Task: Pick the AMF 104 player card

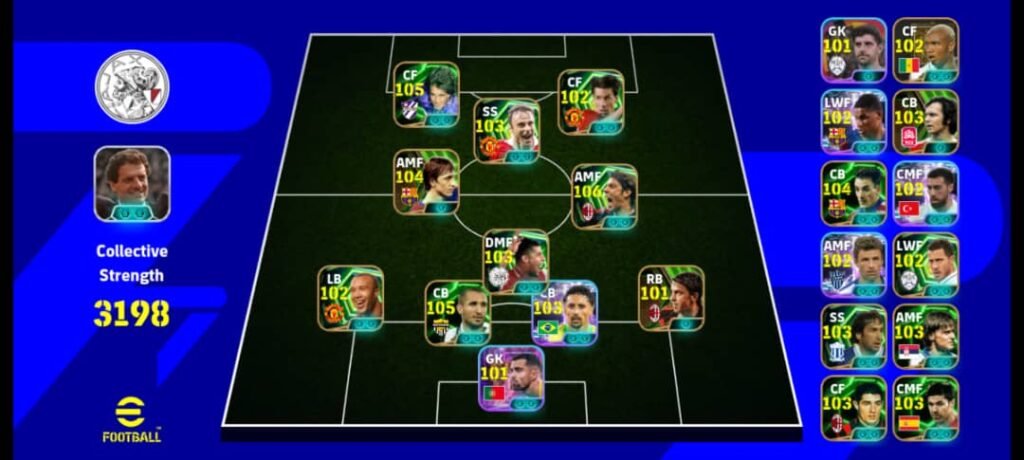Action: point(426,182)
